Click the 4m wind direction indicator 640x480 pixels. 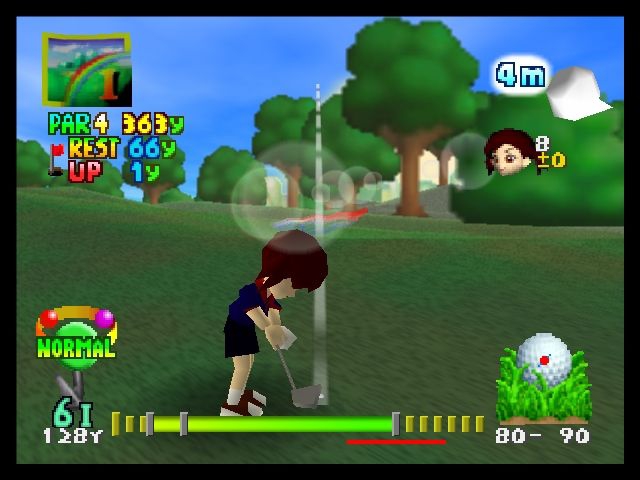click(x=522, y=75)
